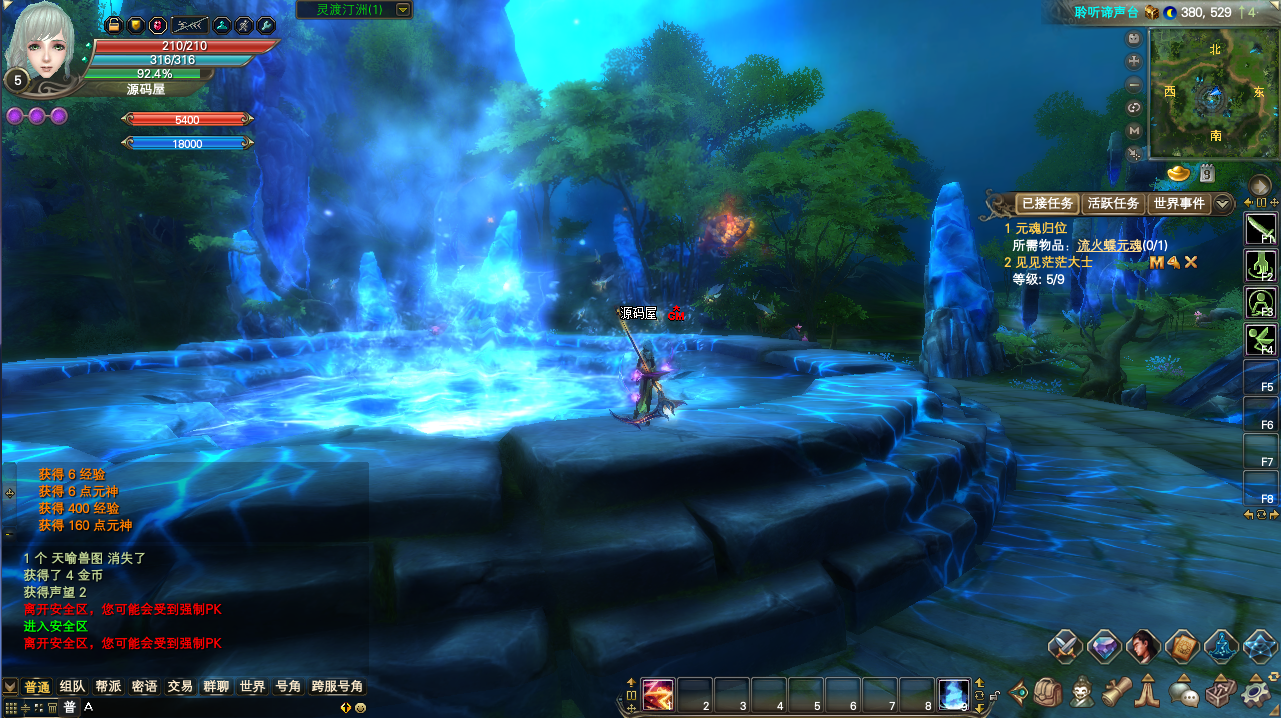
Task: Show the 世界事件 tab
Action: click(1179, 204)
